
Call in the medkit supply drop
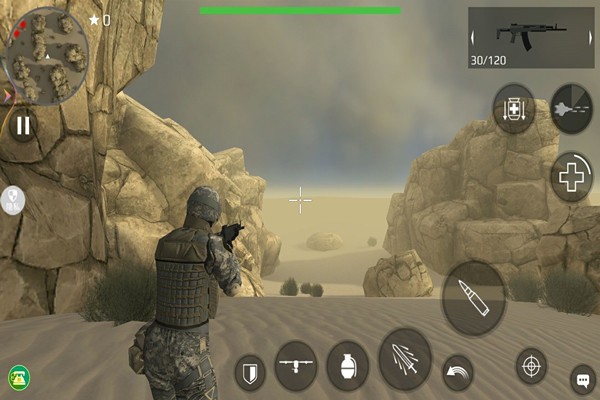point(513,108)
